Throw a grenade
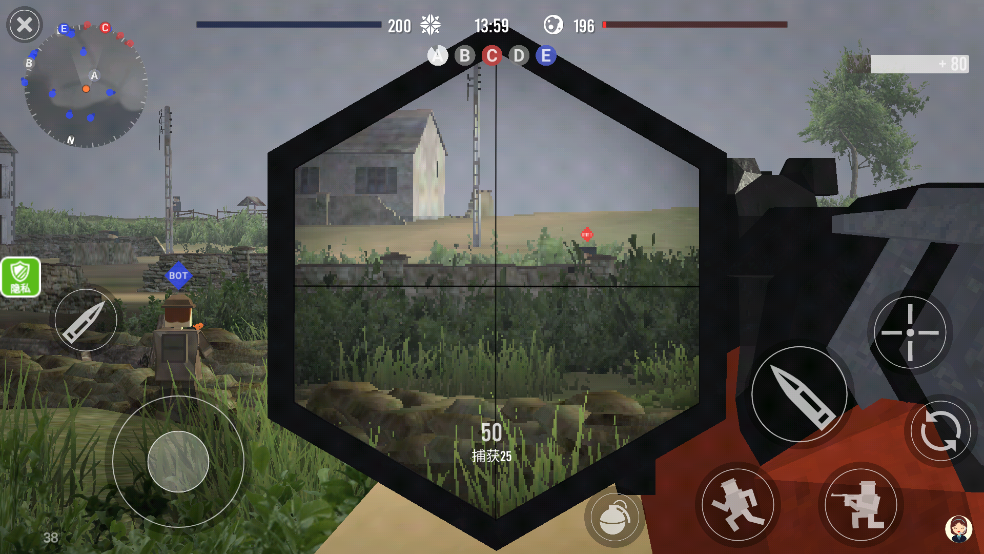Viewport: 984px width, 554px height. [615, 517]
